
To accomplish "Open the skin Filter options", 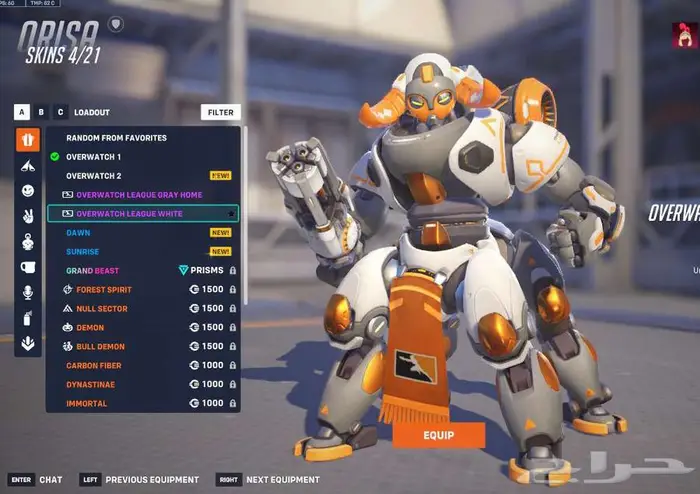I will tap(220, 113).
